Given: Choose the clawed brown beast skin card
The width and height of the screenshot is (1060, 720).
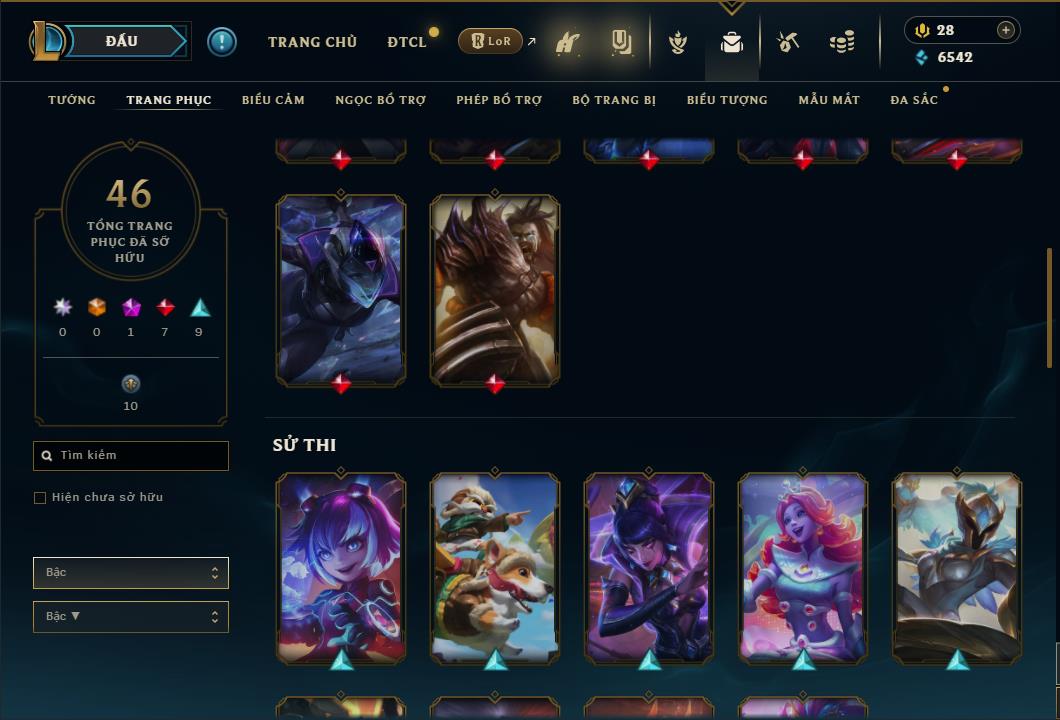Looking at the screenshot, I should pyautogui.click(x=495, y=289).
